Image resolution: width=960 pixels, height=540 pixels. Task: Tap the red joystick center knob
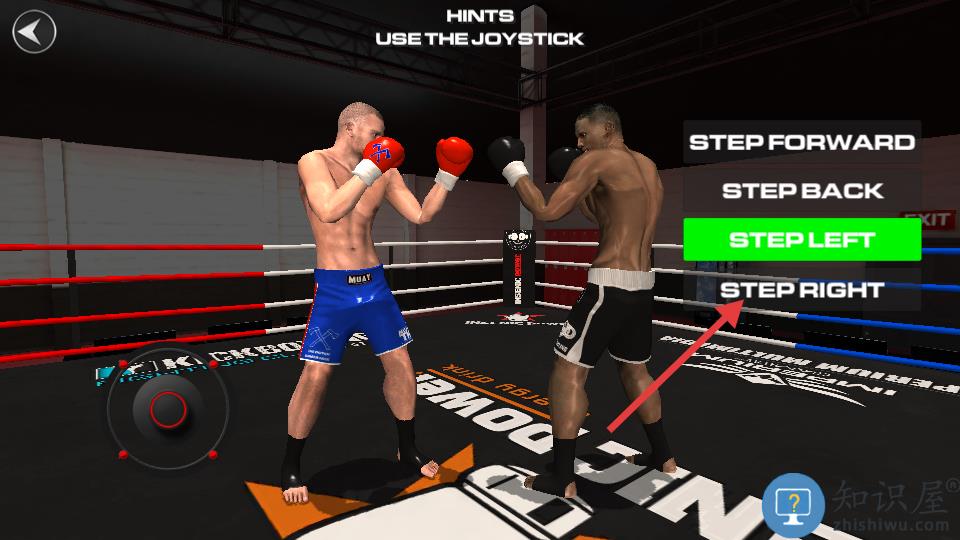167,407
